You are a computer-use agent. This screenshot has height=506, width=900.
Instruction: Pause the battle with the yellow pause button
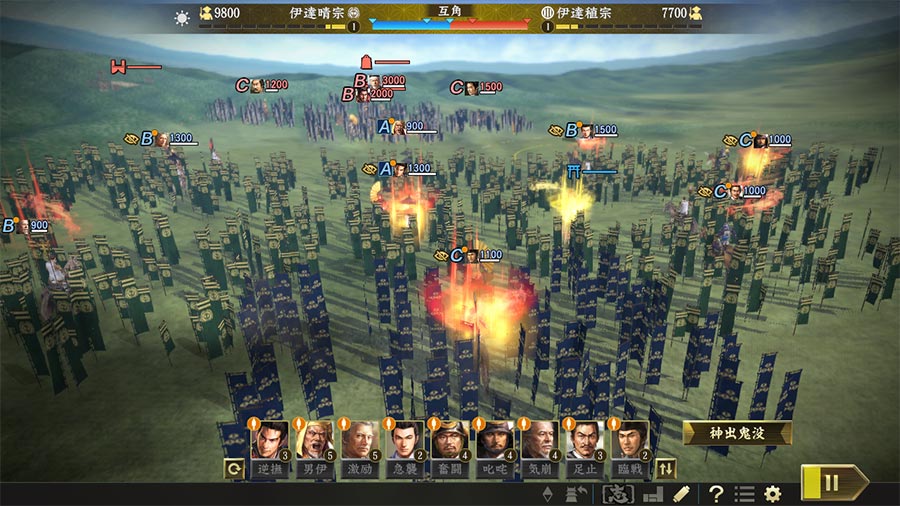click(831, 483)
